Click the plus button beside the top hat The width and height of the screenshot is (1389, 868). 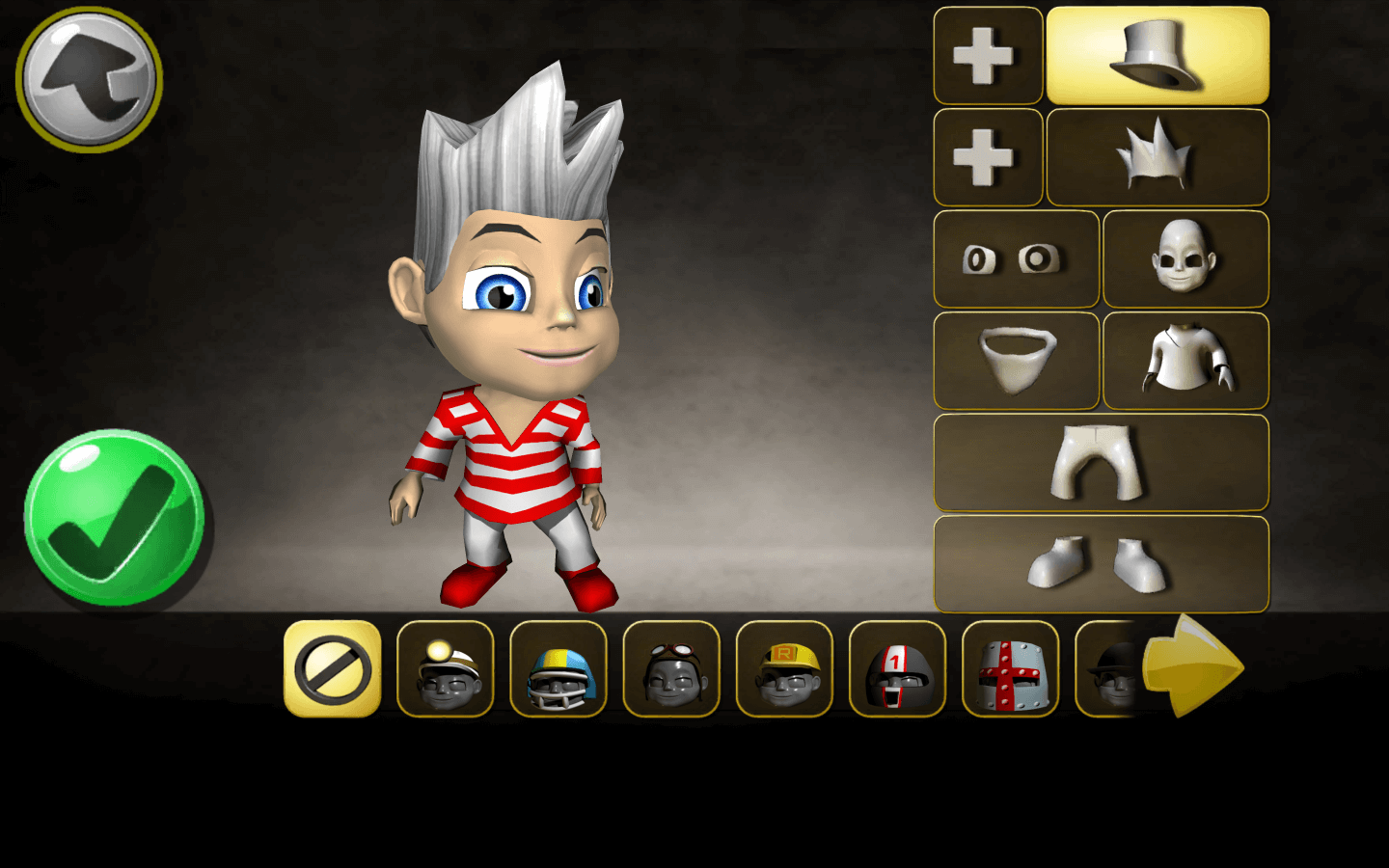pyautogui.click(x=987, y=56)
